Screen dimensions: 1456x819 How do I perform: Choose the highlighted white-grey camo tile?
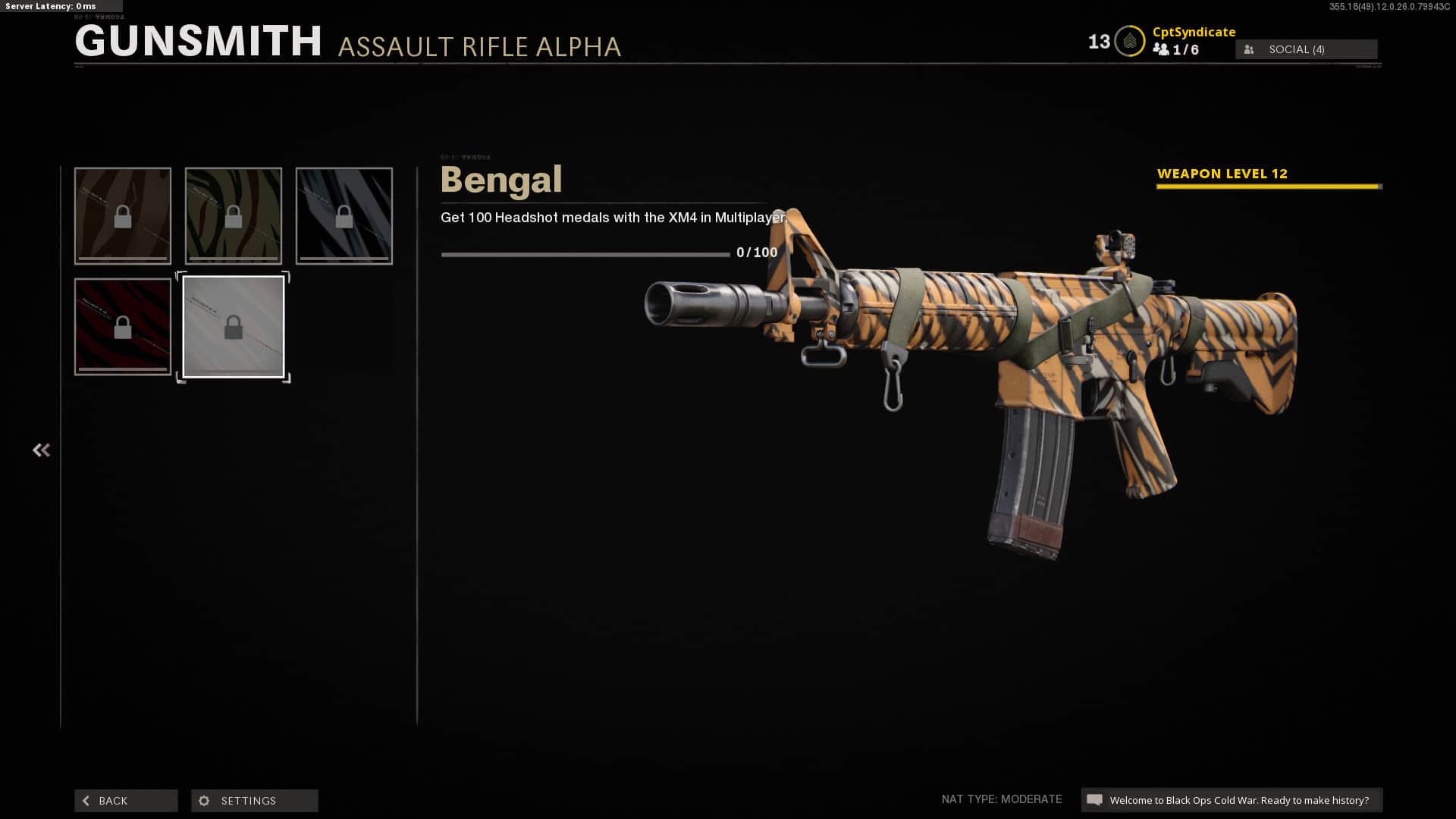(x=234, y=327)
